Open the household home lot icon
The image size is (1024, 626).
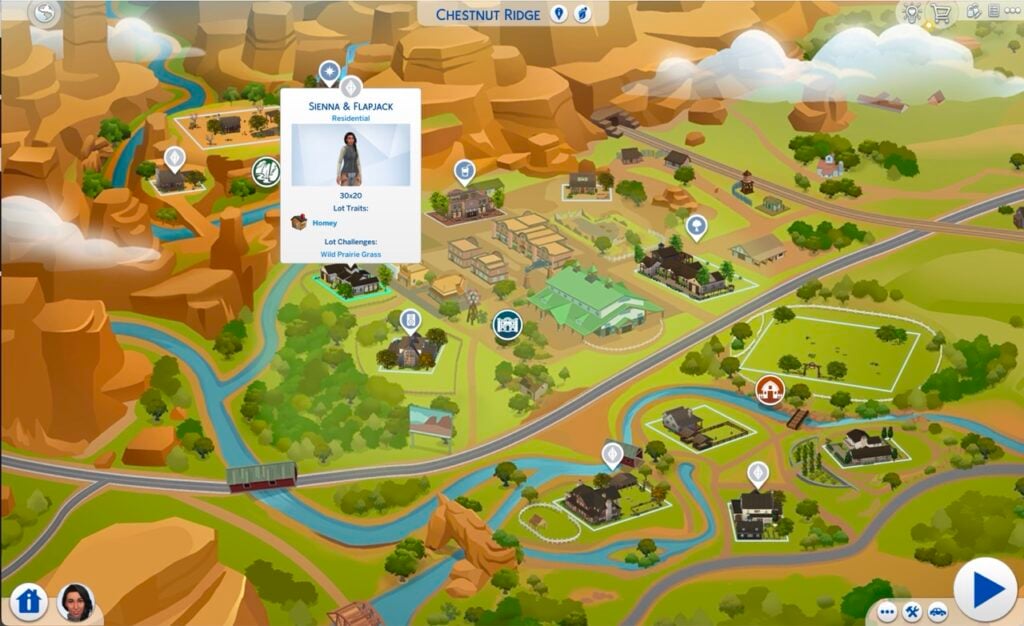(x=29, y=601)
